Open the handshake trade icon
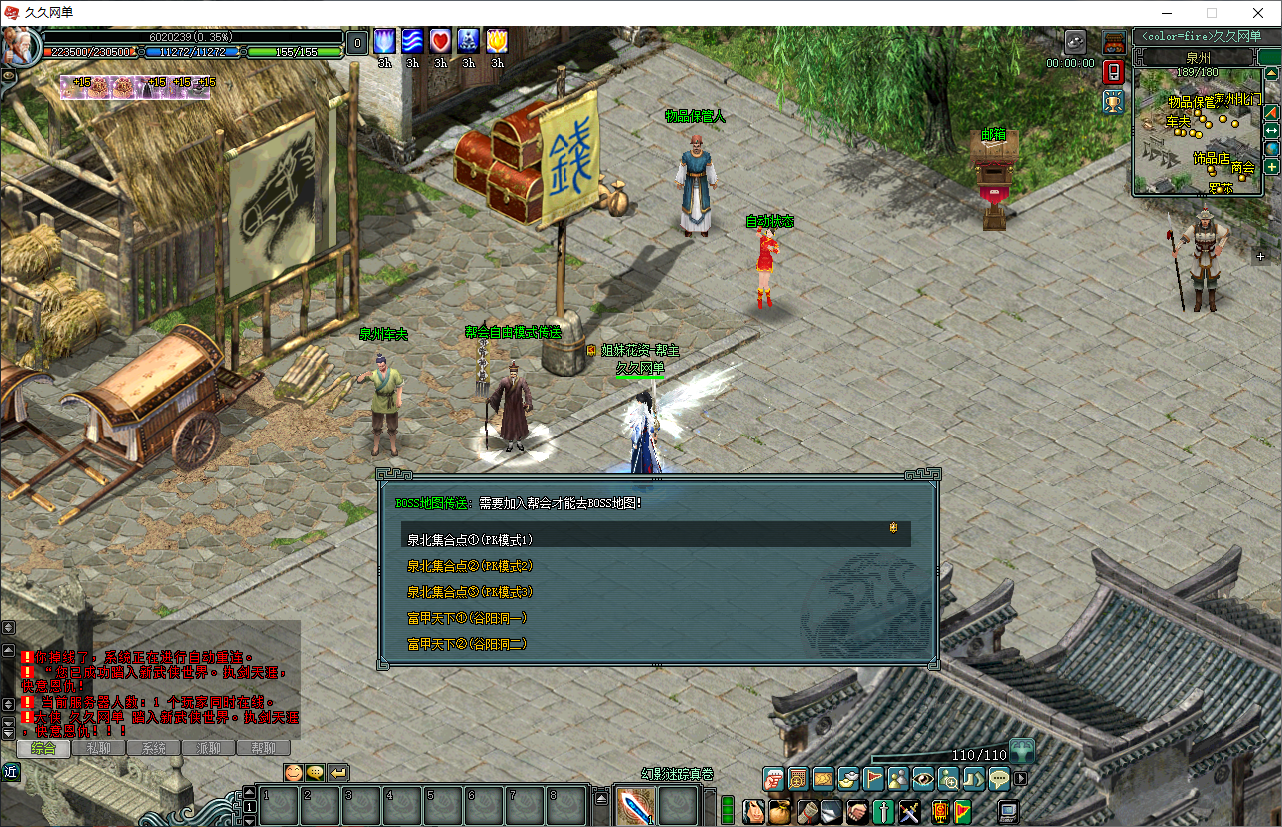Image resolution: width=1282 pixels, height=827 pixels. pyautogui.click(x=857, y=811)
